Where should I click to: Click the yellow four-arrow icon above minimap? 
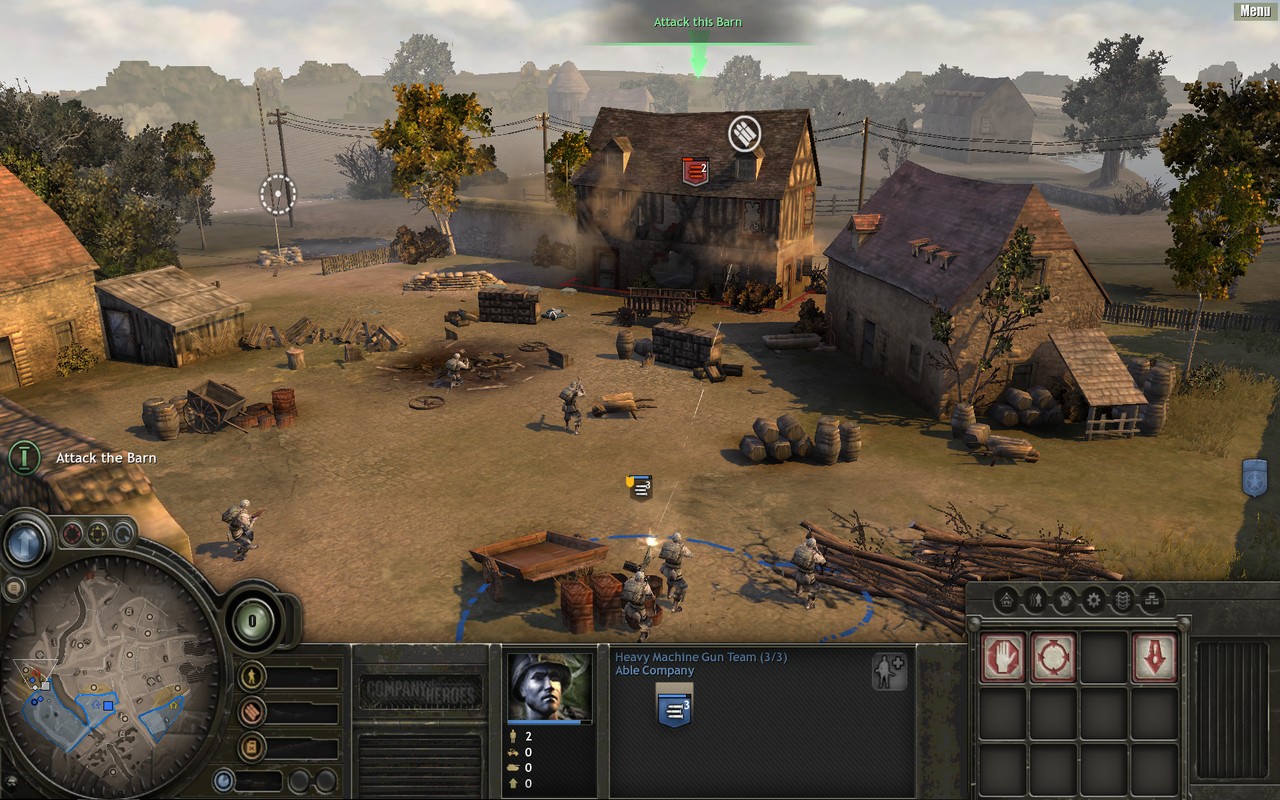point(98,533)
